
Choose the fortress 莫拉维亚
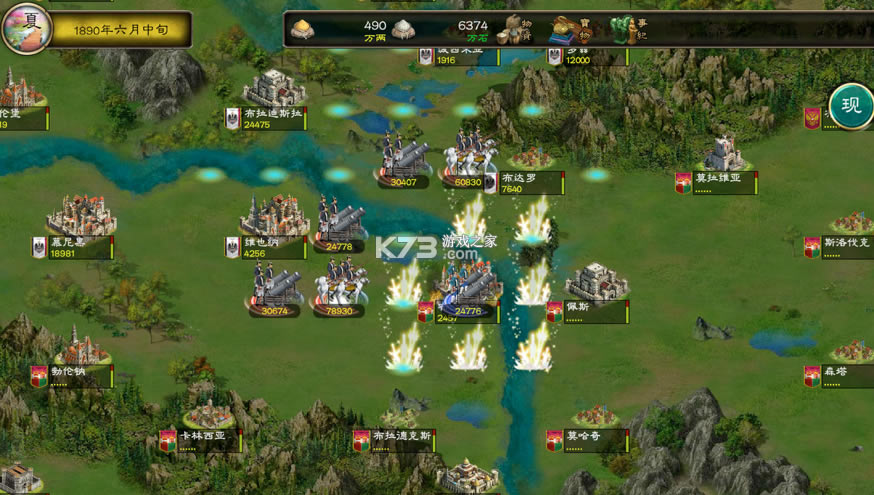click(723, 154)
